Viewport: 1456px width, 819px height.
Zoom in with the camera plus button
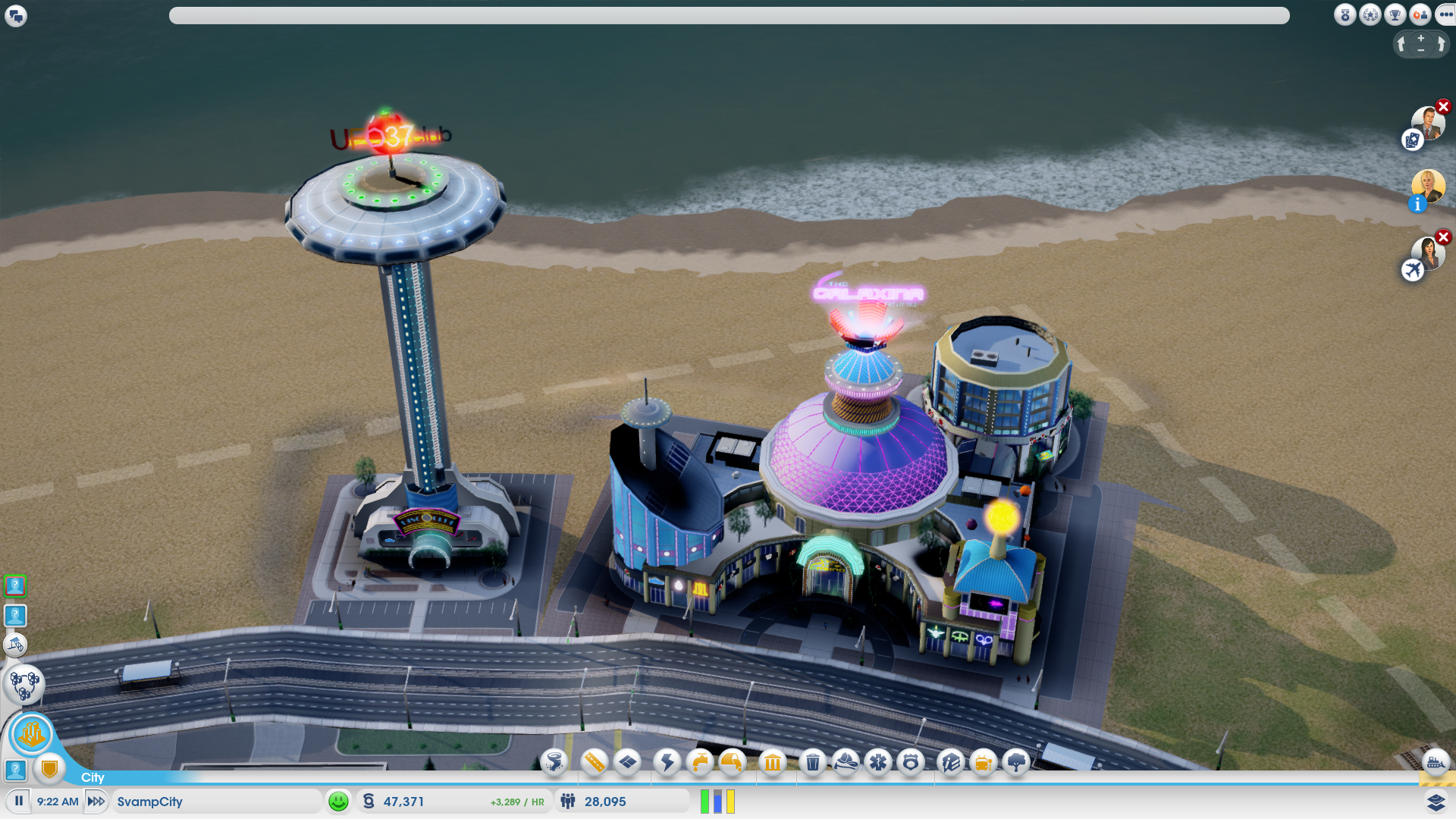(x=1421, y=37)
